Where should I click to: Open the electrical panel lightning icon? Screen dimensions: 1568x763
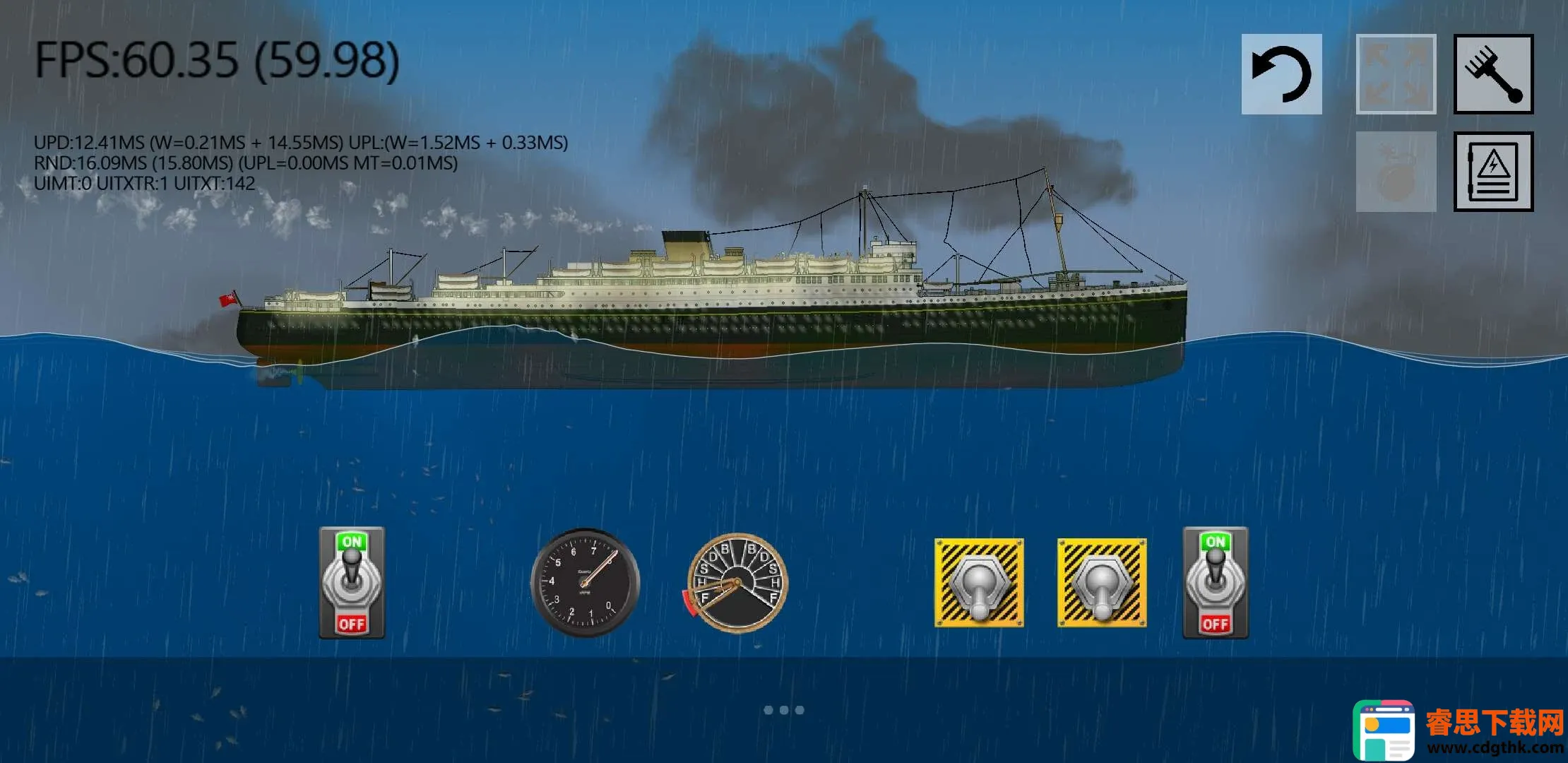click(1493, 171)
